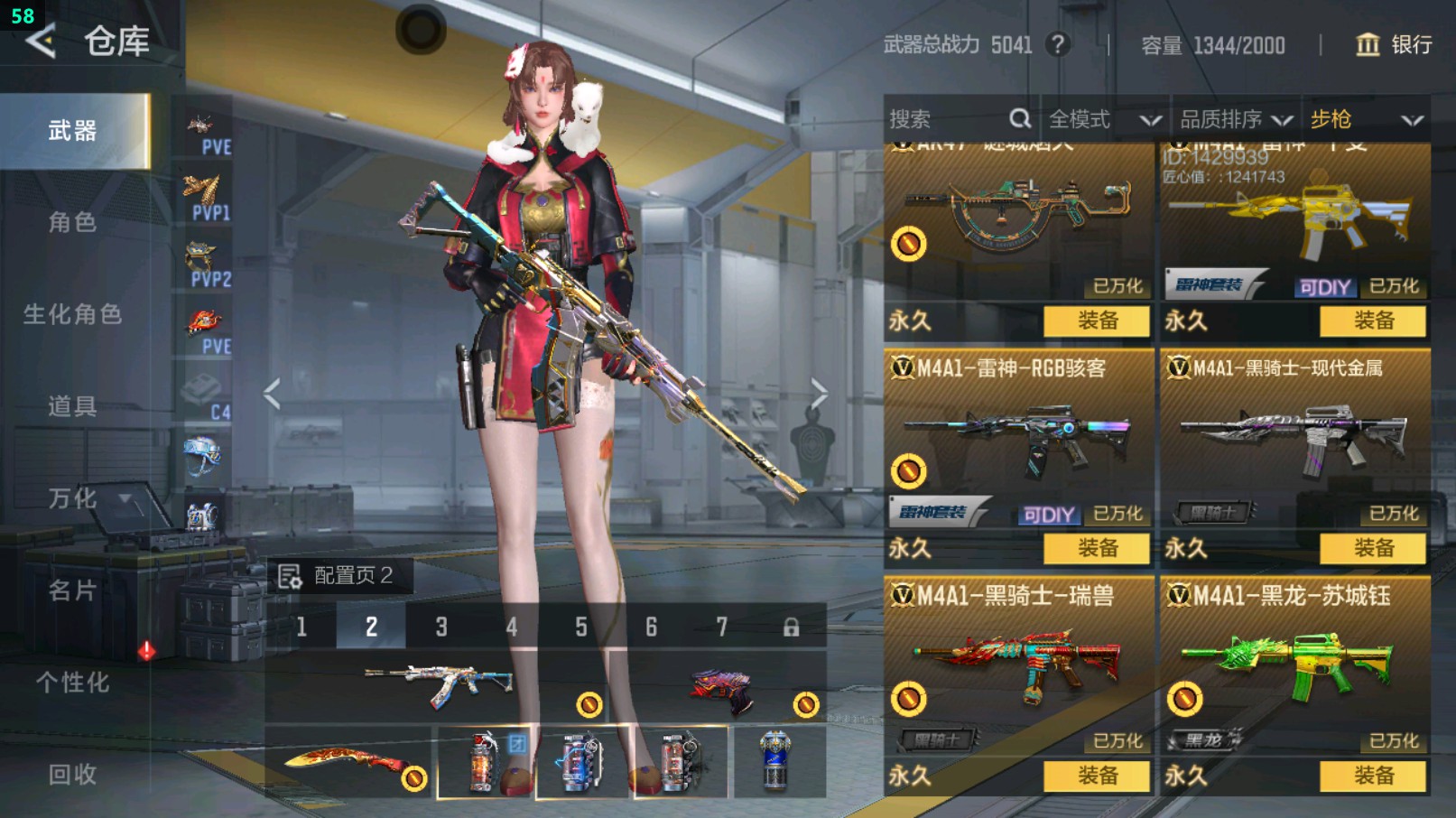Equip the M4A1-黑龙-苏城钰 rifle
The height and width of the screenshot is (818, 1456).
1373,776
